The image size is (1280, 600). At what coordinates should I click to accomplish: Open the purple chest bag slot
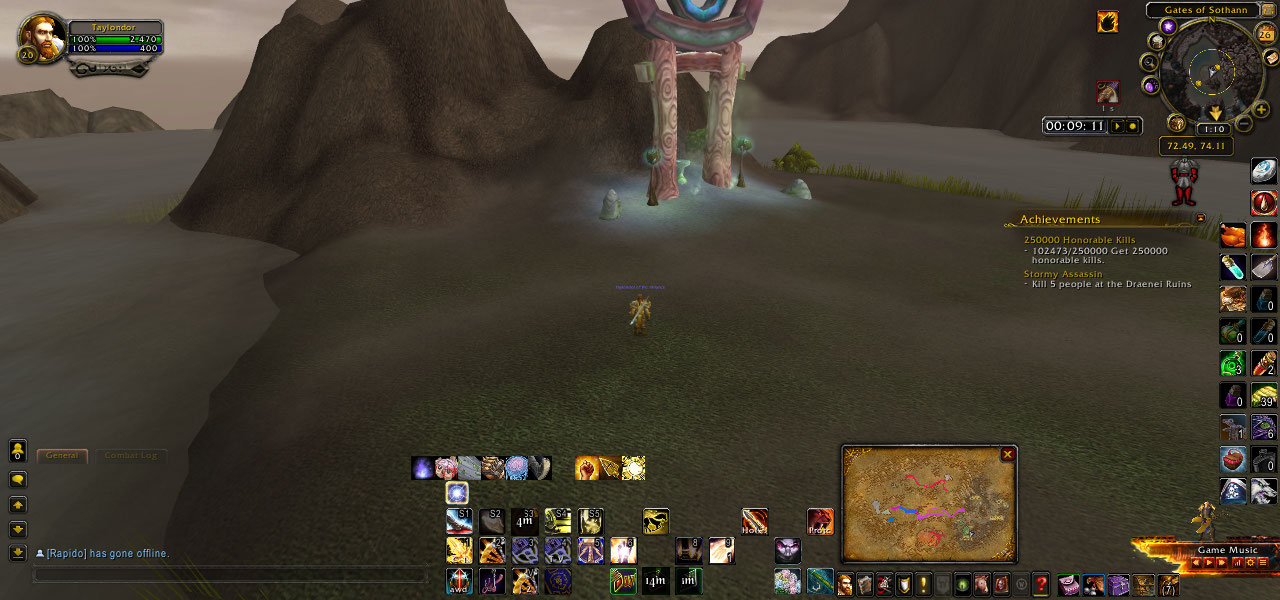pyautogui.click(x=1118, y=584)
